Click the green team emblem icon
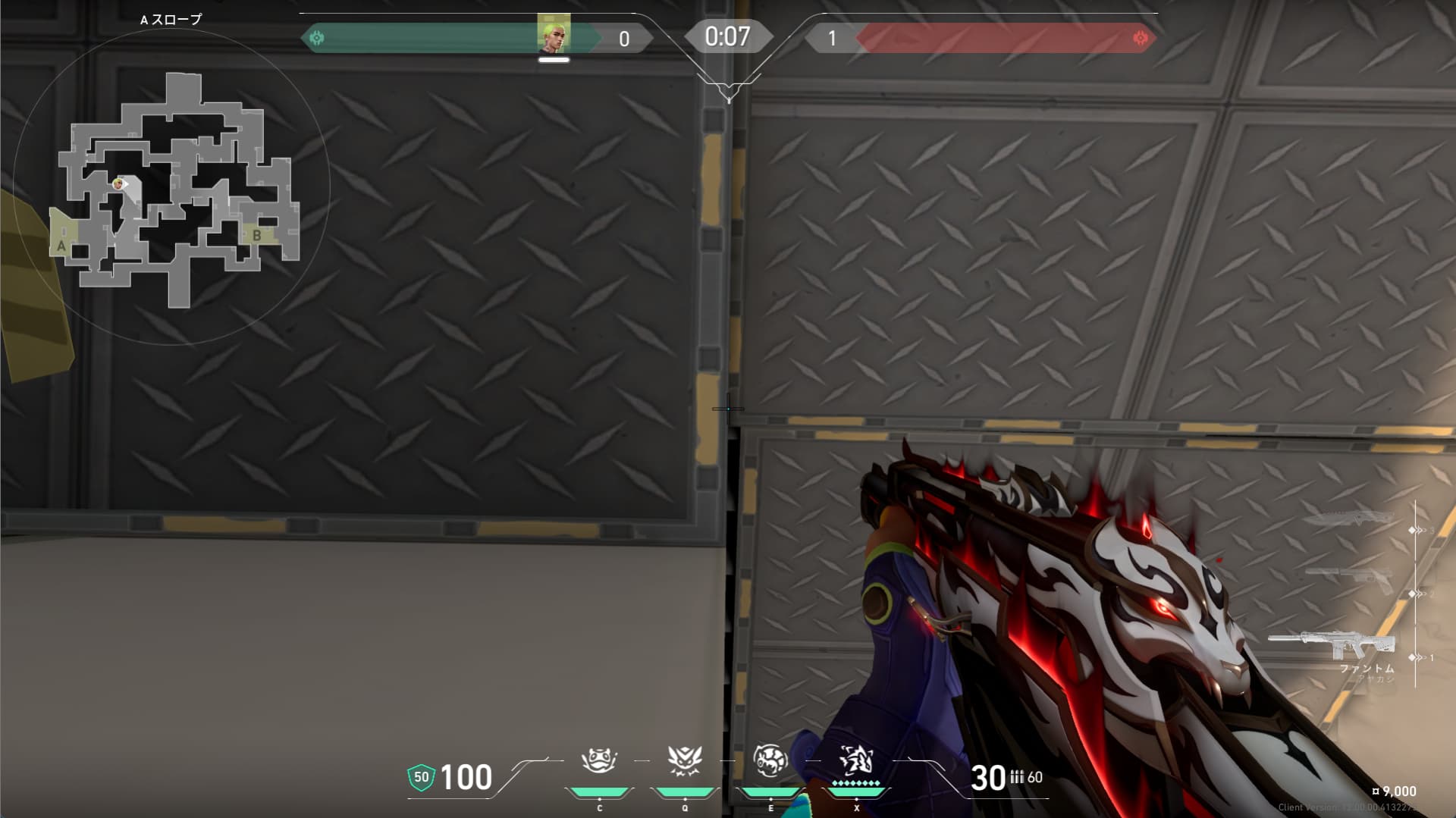The width and height of the screenshot is (1456, 818). point(317,37)
